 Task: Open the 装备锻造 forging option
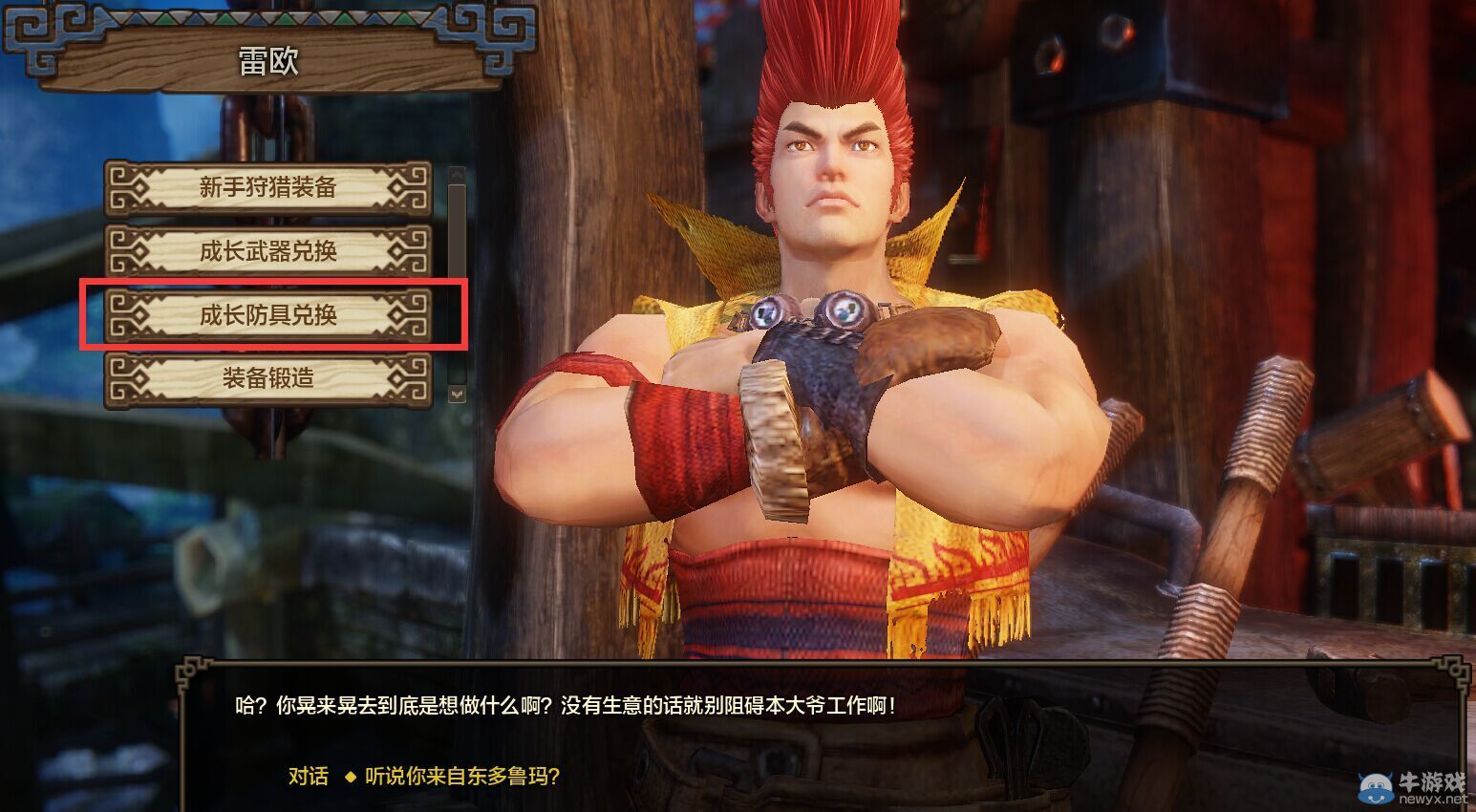pyautogui.click(x=267, y=378)
